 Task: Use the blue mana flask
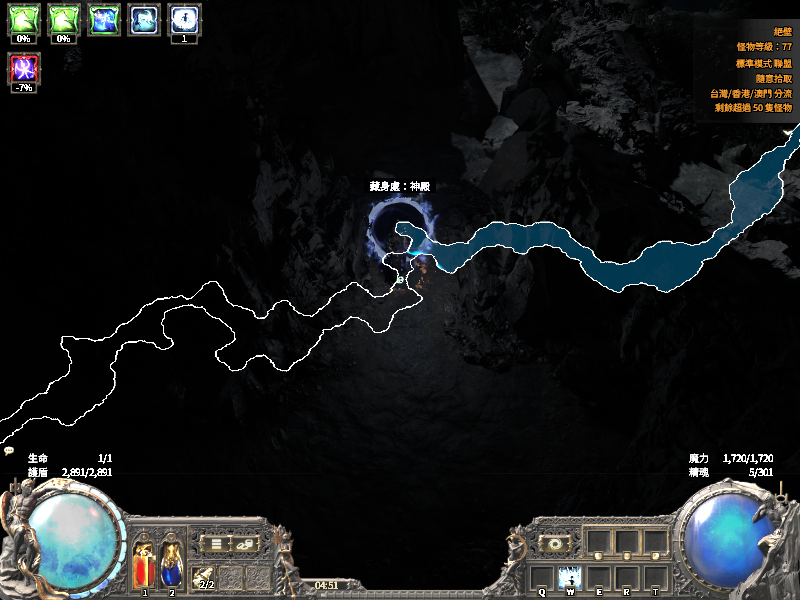[x=171, y=566]
